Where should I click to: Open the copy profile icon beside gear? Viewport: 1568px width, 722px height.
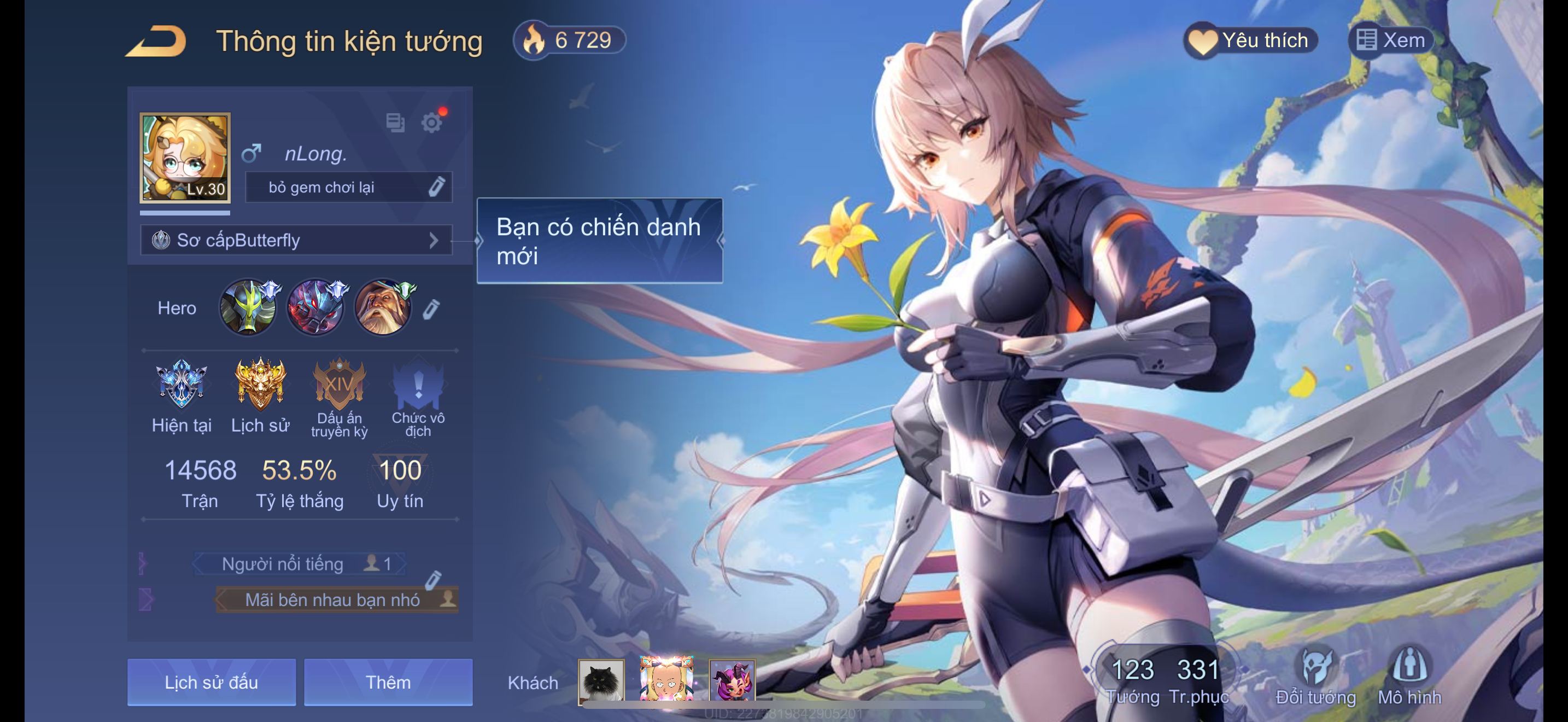(395, 123)
